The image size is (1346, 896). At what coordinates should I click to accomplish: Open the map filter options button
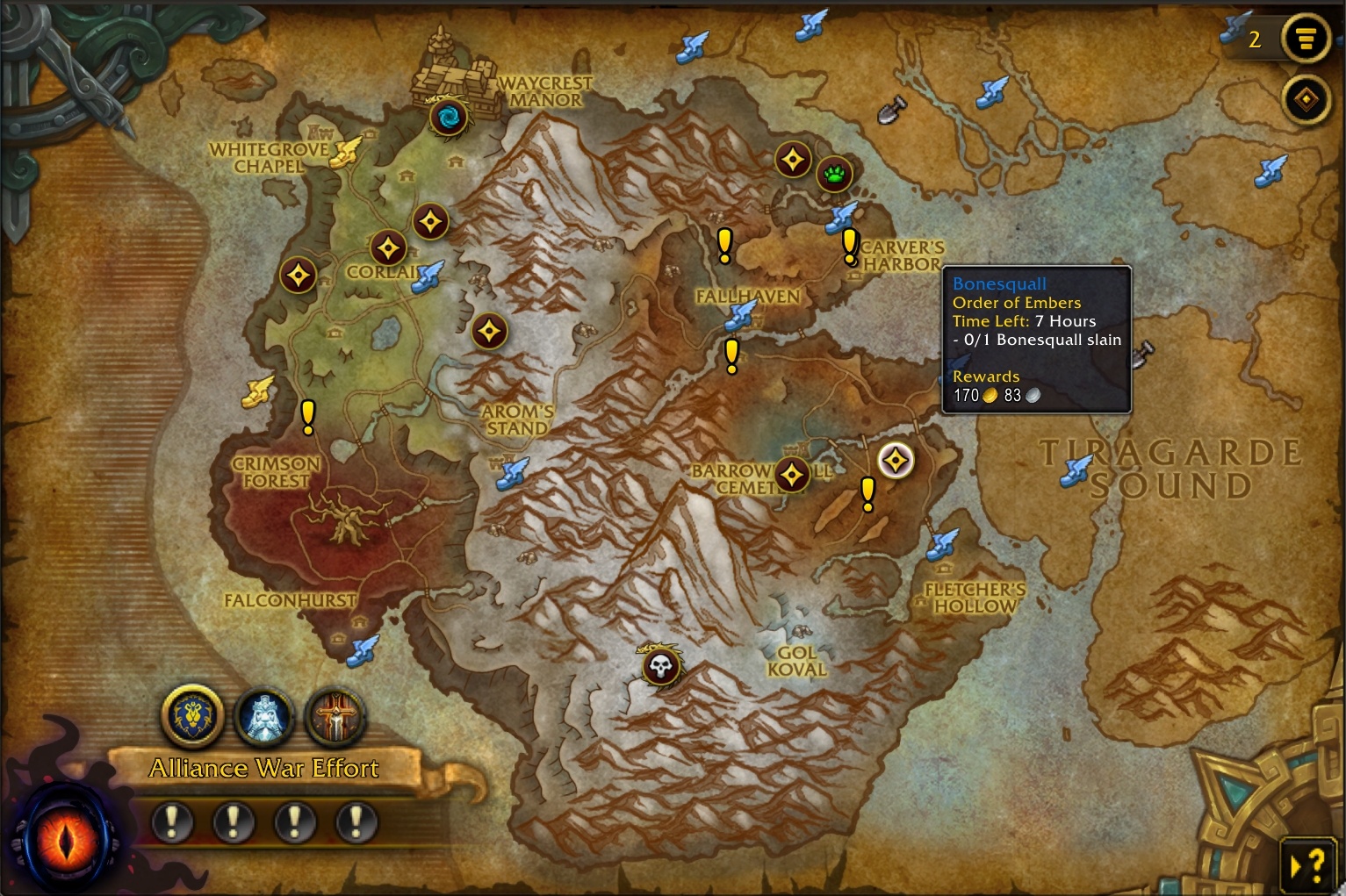coord(1306,39)
